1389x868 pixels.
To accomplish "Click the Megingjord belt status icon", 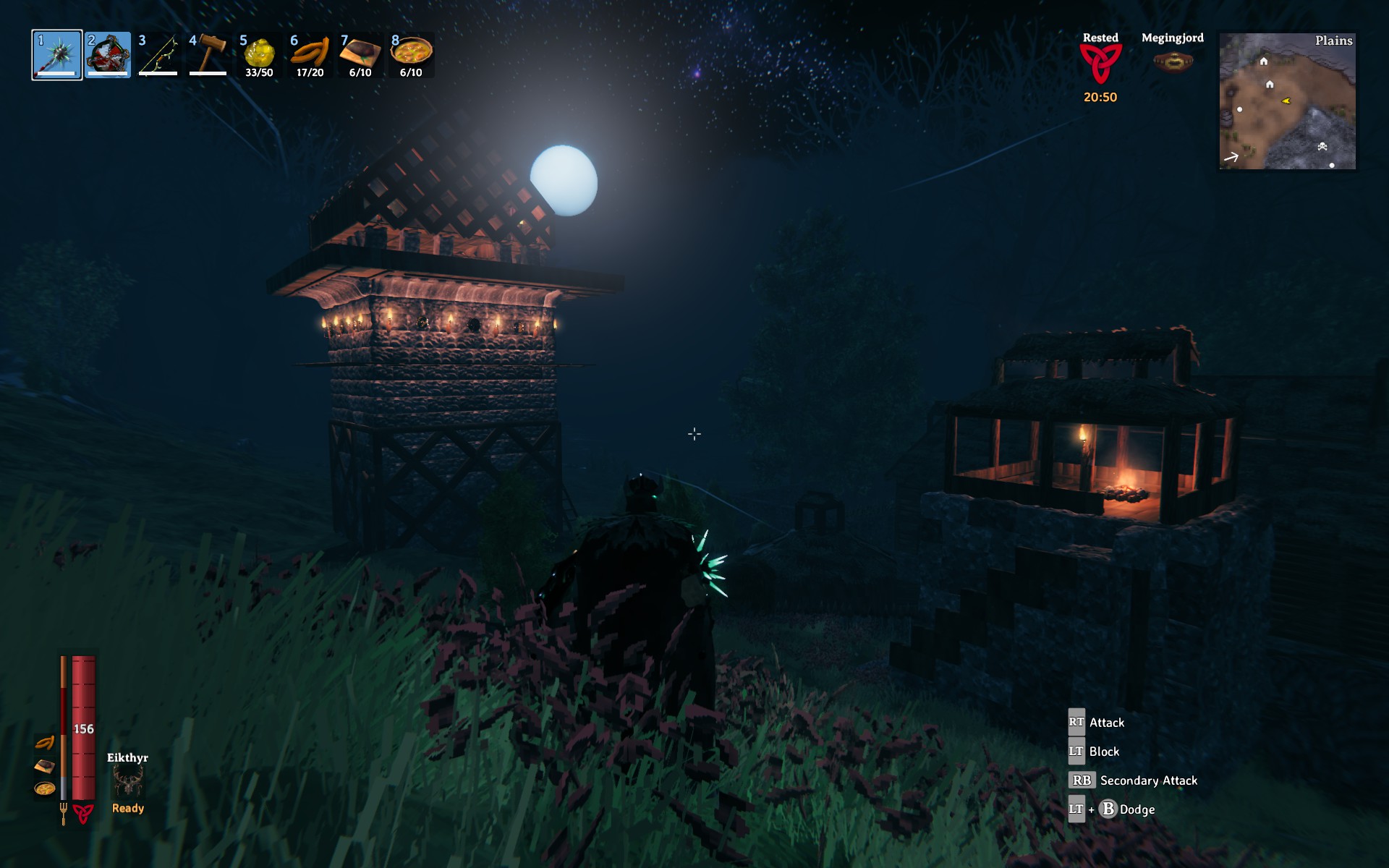I will (x=1173, y=62).
